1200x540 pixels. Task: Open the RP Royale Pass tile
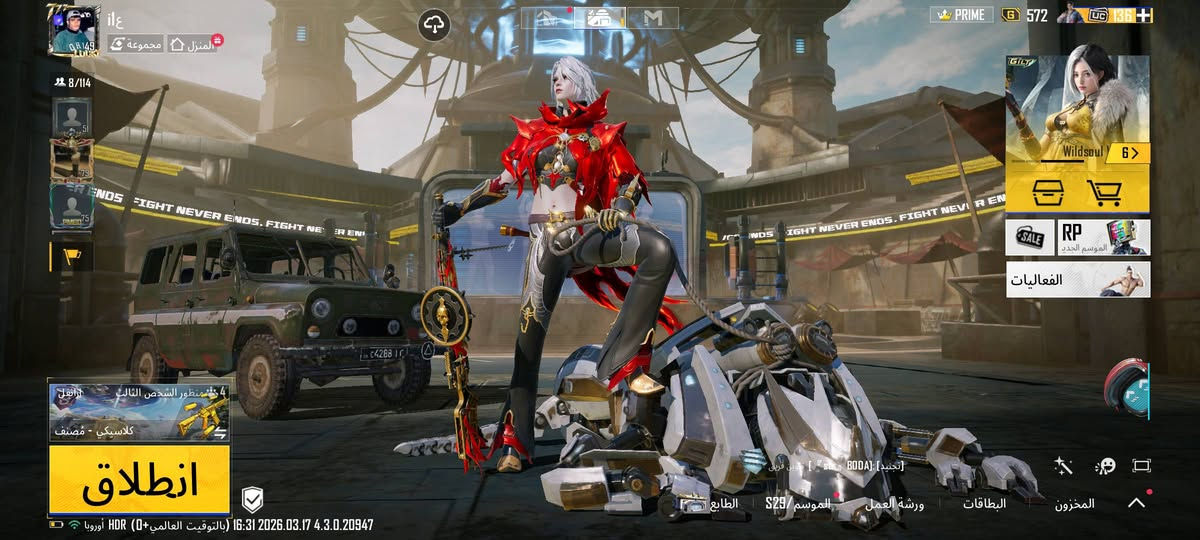[1104, 237]
